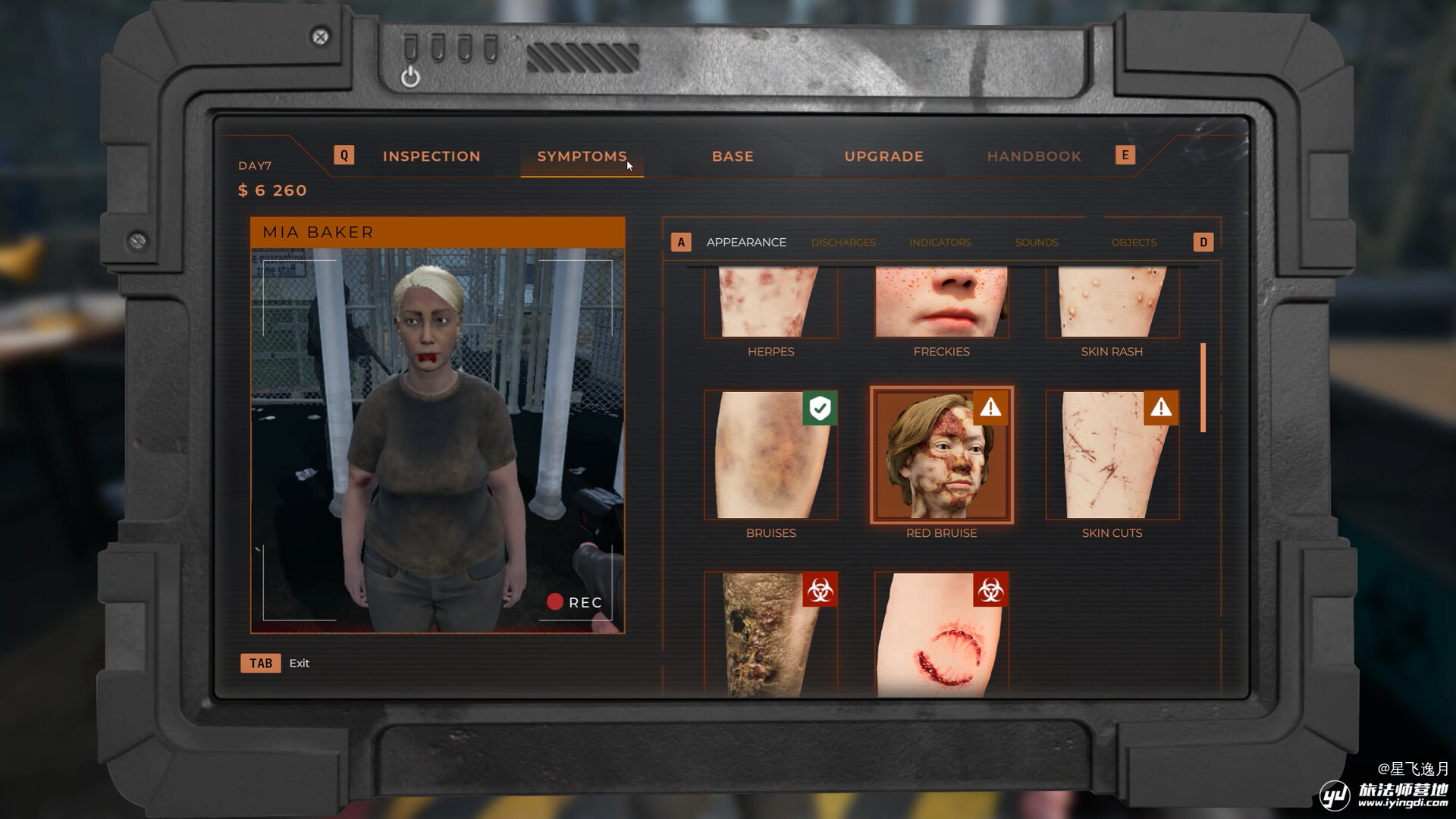Select the rotting skin biohazard symptom
Screen dimensions: 1456x819
click(770, 634)
